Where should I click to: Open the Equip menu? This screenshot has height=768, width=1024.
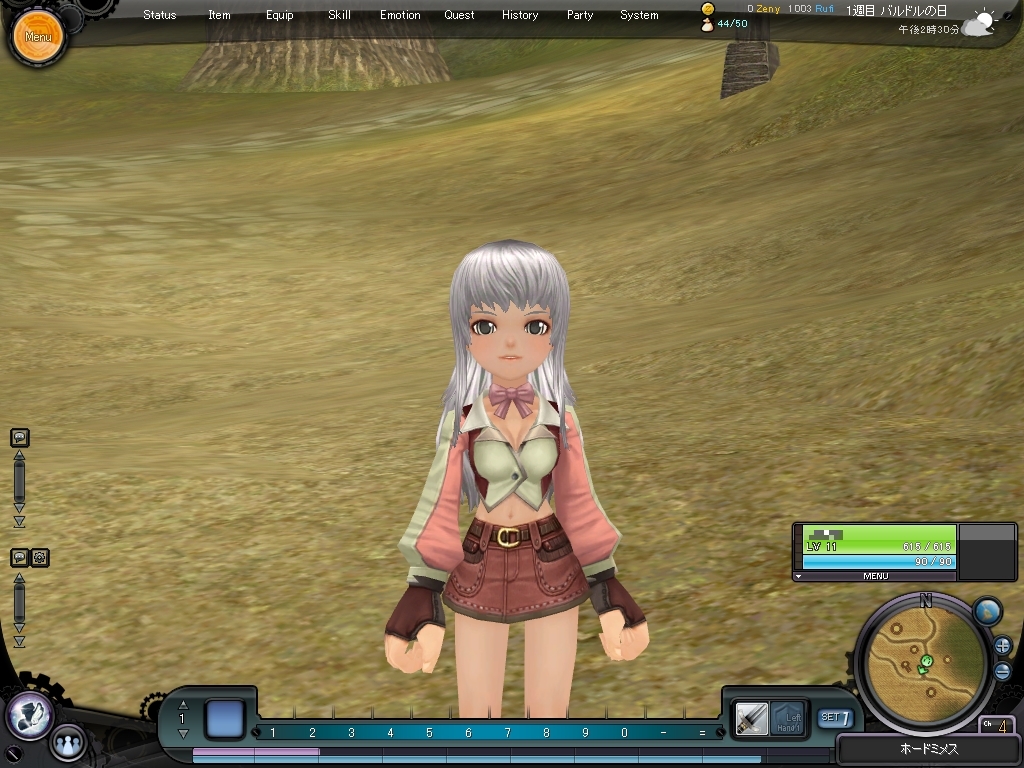(280, 15)
